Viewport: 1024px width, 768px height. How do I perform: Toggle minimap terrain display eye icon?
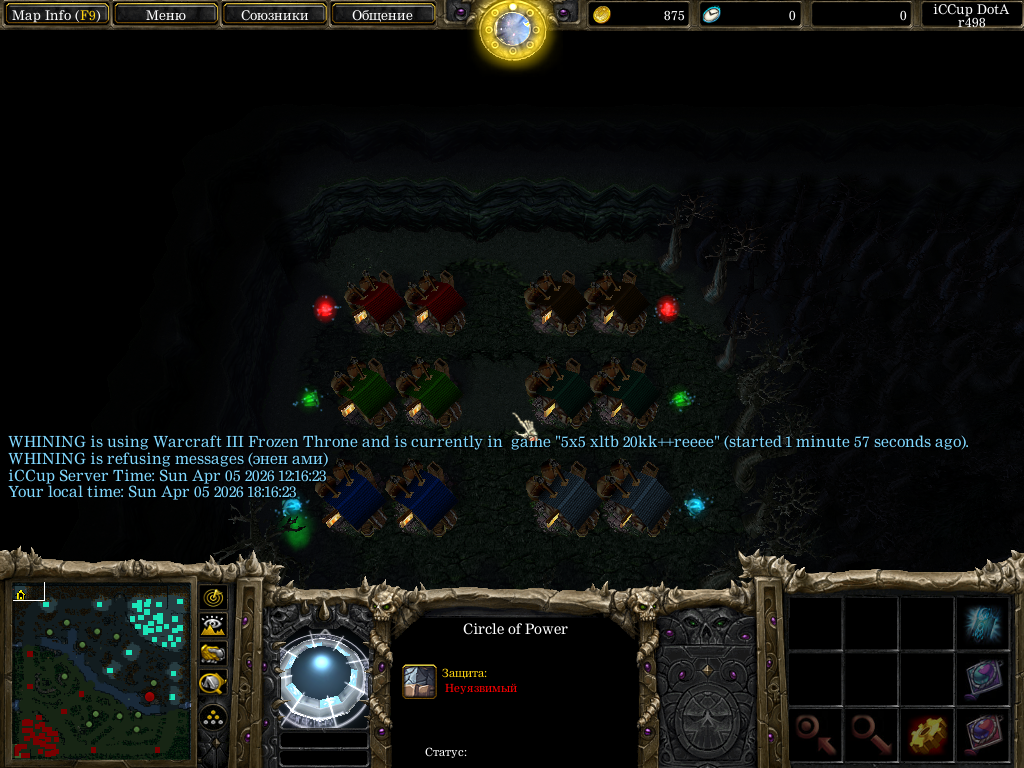(213, 626)
